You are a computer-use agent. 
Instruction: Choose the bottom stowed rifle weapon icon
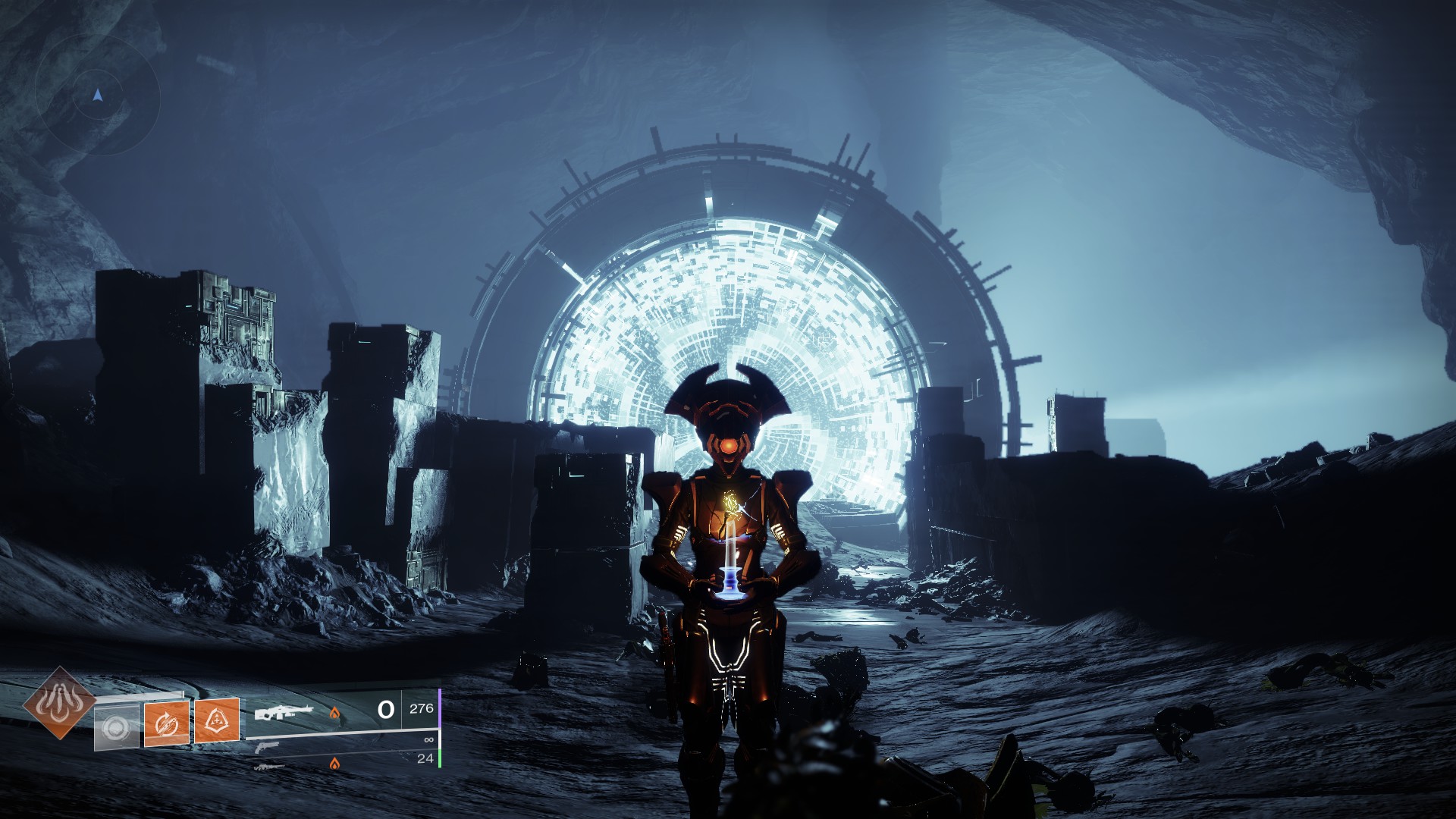click(x=270, y=767)
